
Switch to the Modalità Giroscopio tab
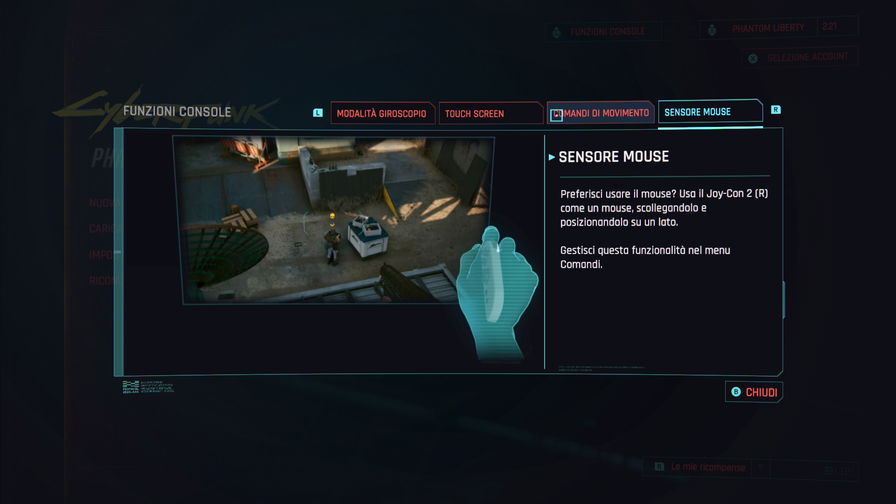pyautogui.click(x=382, y=114)
